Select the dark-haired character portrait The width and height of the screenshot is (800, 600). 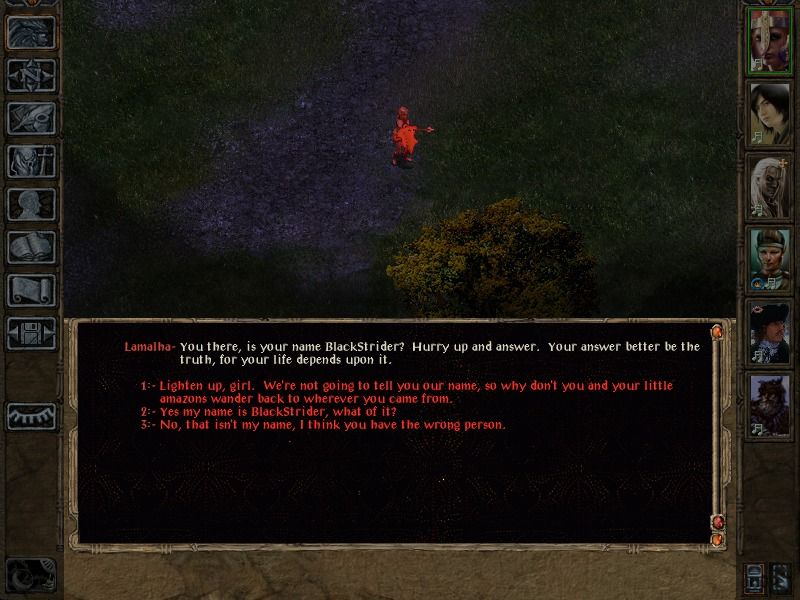point(770,110)
